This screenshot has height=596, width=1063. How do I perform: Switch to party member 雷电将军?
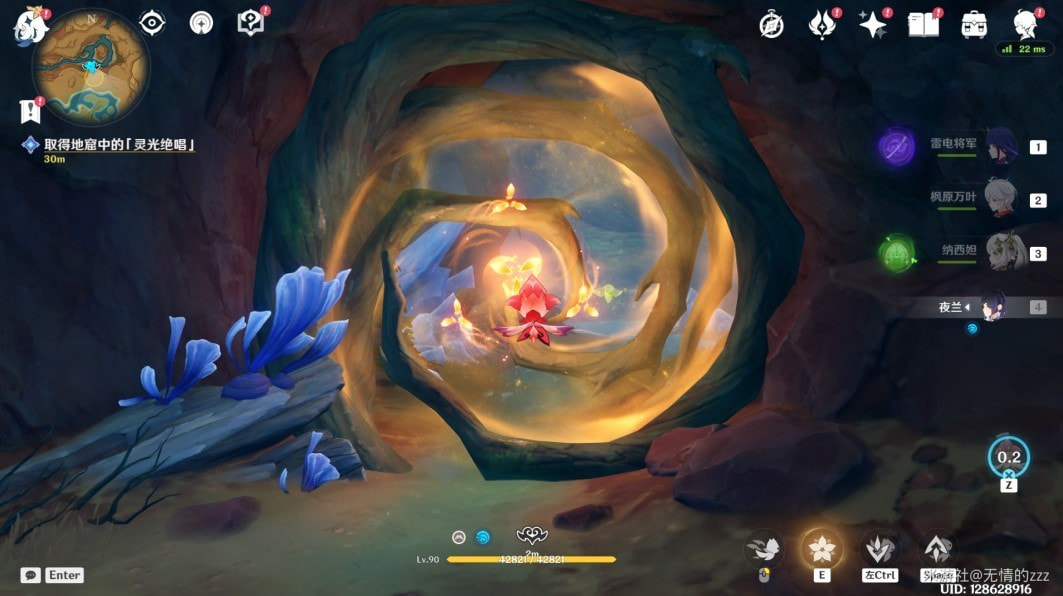1000,146
